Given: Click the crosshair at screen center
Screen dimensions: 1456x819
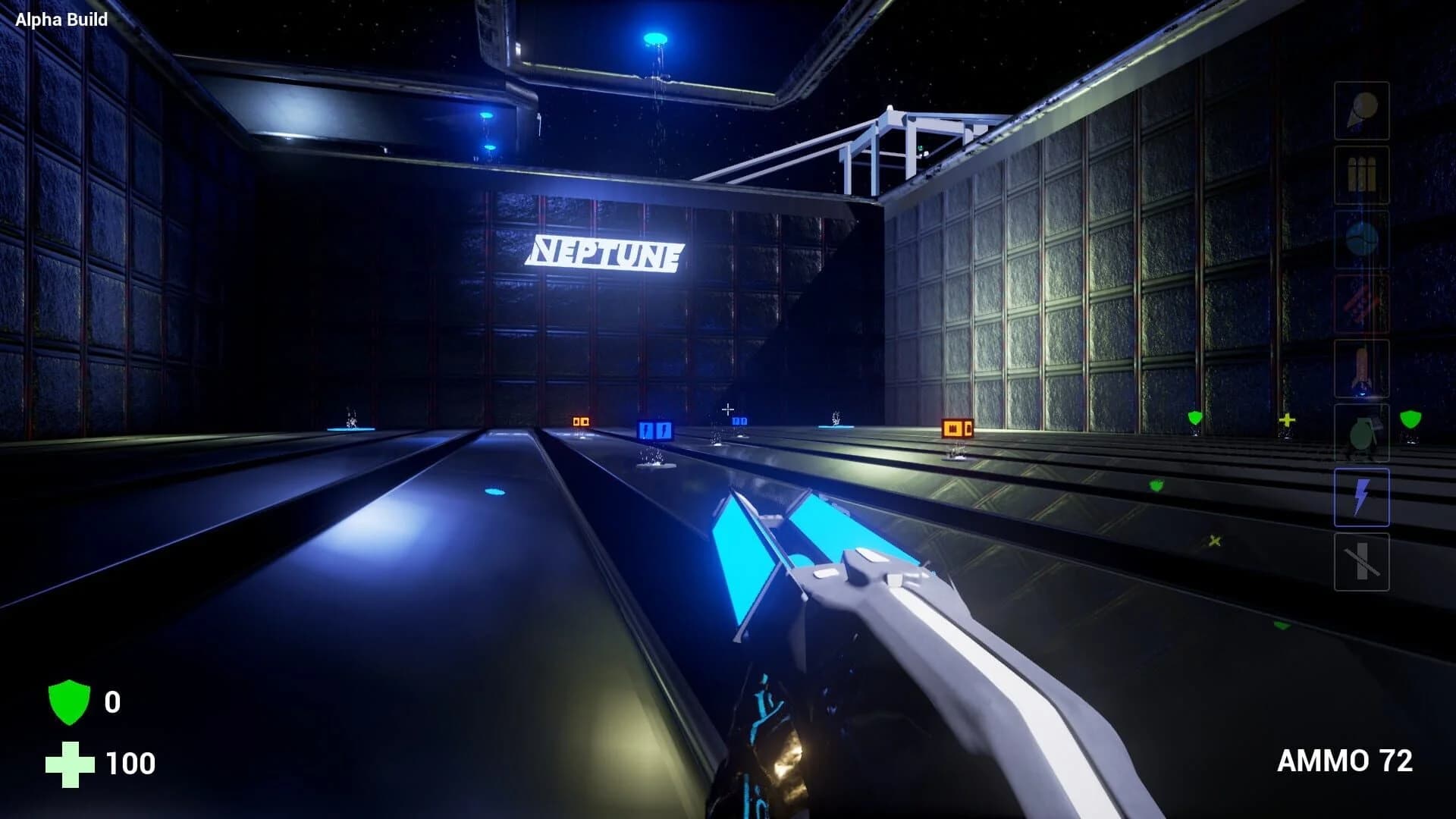Looking at the screenshot, I should 728,409.
